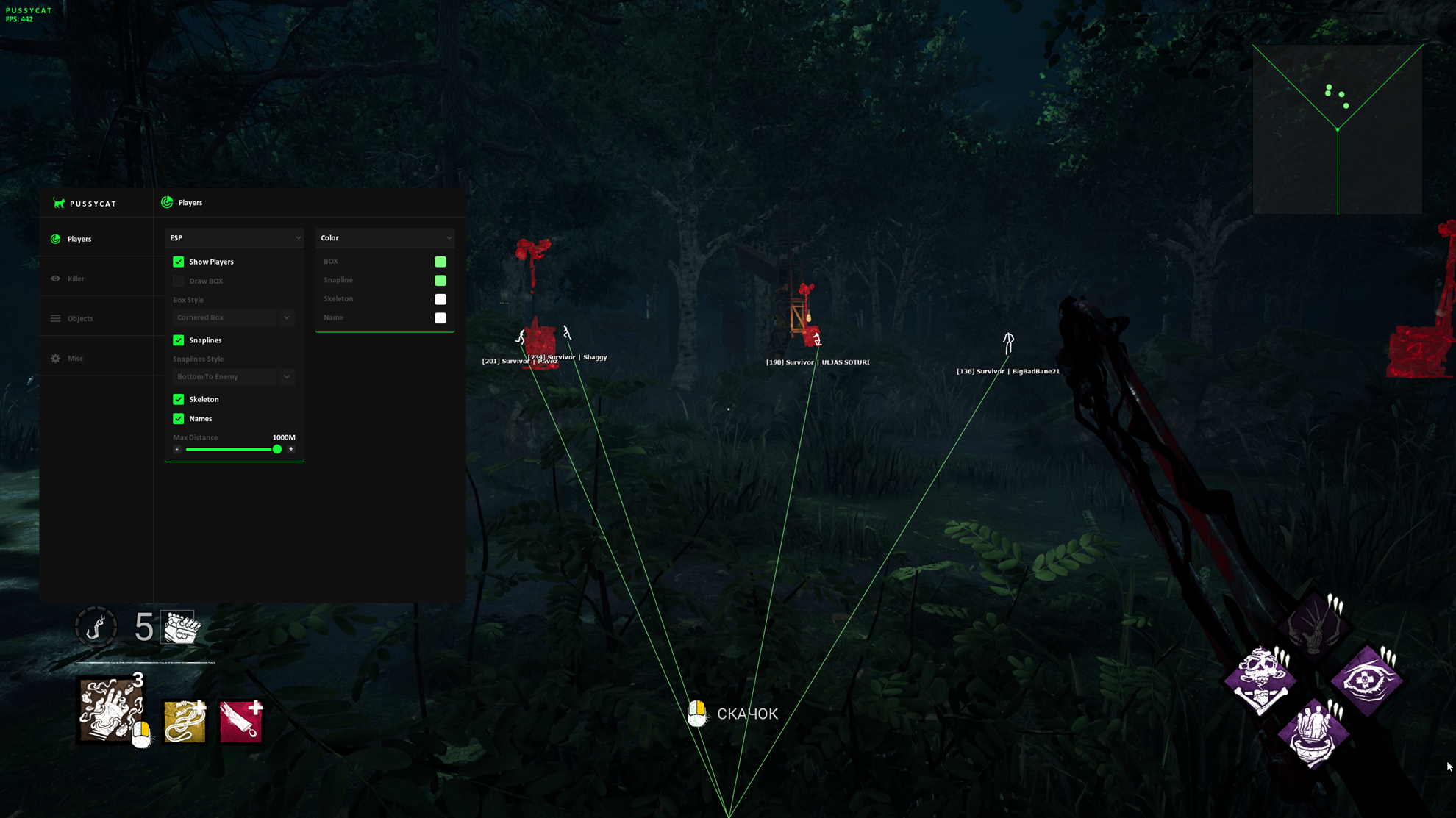Toggle the Show Players checkbox

point(179,262)
